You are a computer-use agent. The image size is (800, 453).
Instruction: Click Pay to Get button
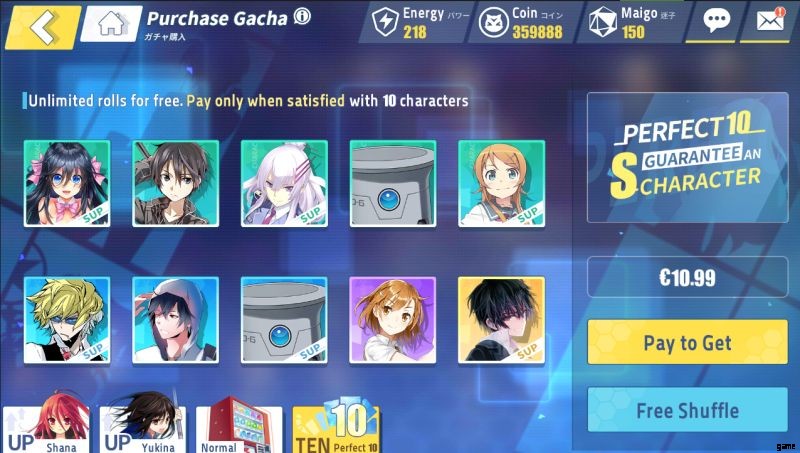click(x=687, y=342)
